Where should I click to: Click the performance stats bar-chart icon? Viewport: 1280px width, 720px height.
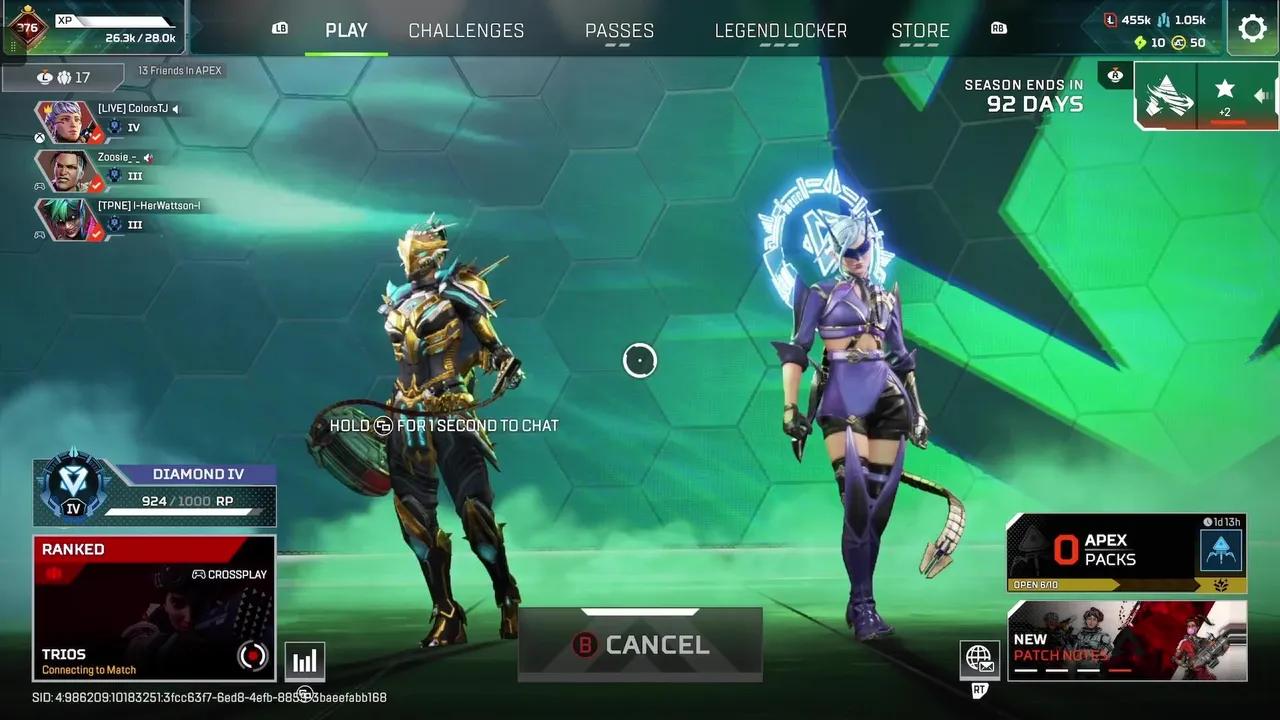[x=304, y=660]
